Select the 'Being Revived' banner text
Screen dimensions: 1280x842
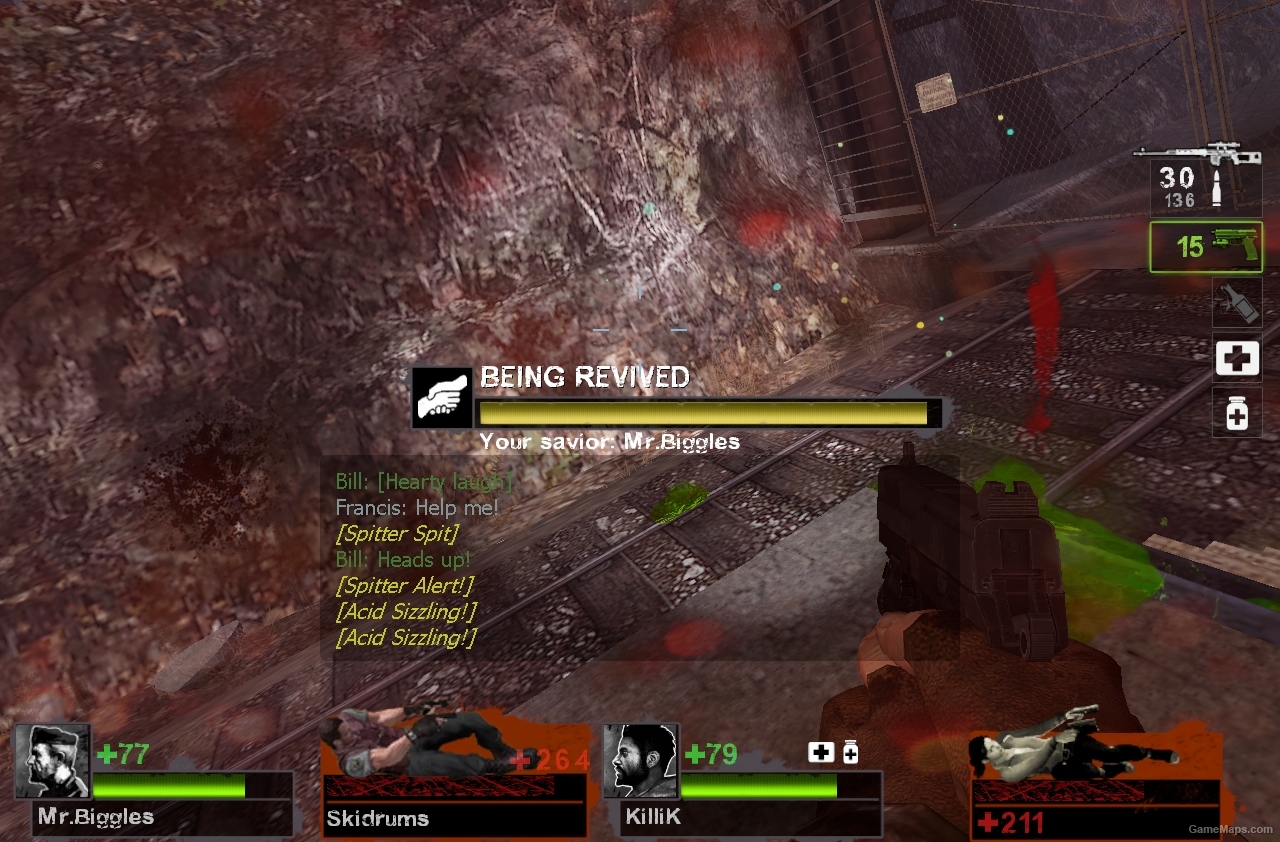(x=585, y=377)
